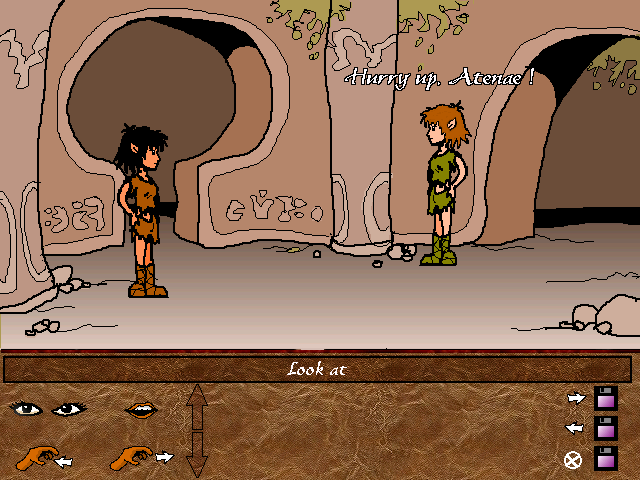Select the eyes Look at verb
The width and height of the screenshot is (640, 480).
pos(45,408)
